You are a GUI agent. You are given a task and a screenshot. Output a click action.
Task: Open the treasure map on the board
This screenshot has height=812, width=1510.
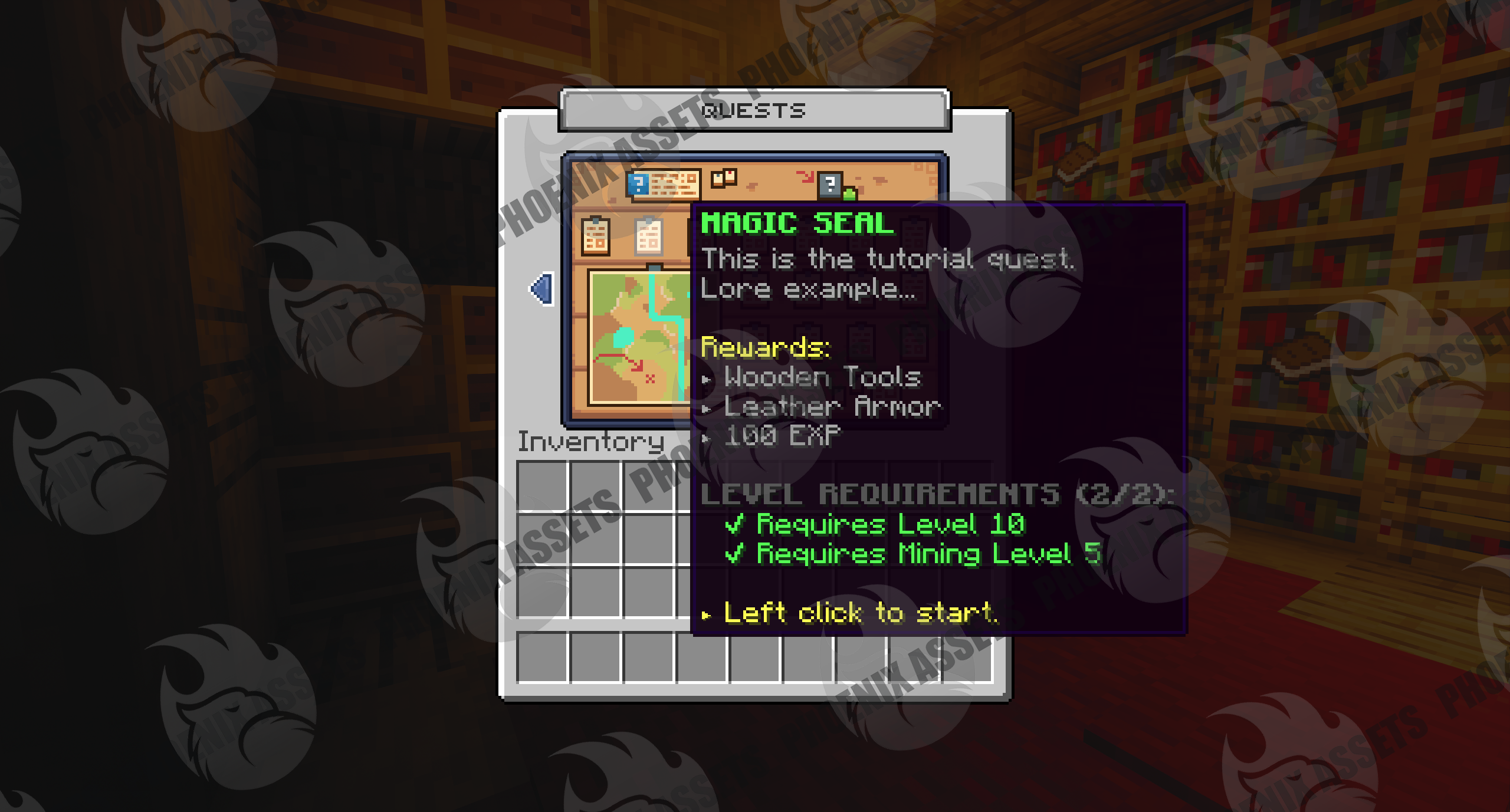pos(639,336)
